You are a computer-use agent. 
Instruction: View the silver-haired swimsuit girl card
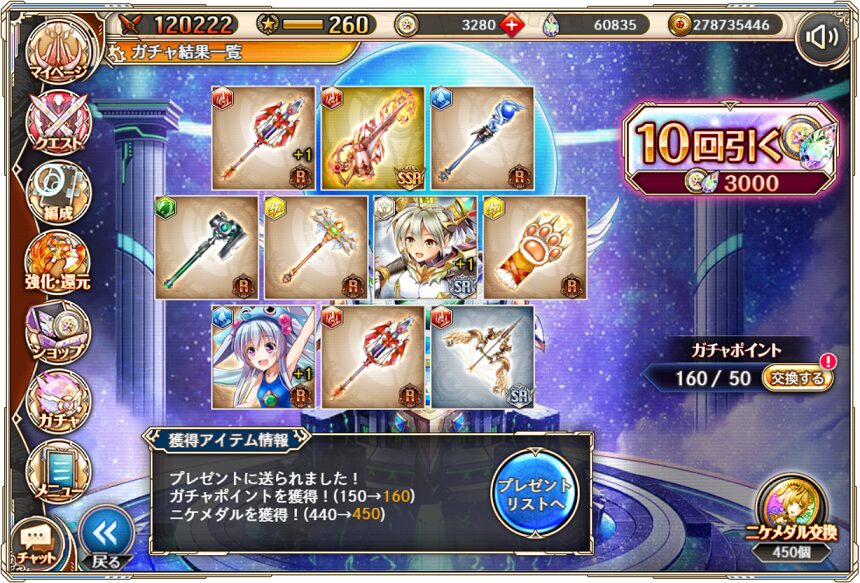tap(263, 357)
